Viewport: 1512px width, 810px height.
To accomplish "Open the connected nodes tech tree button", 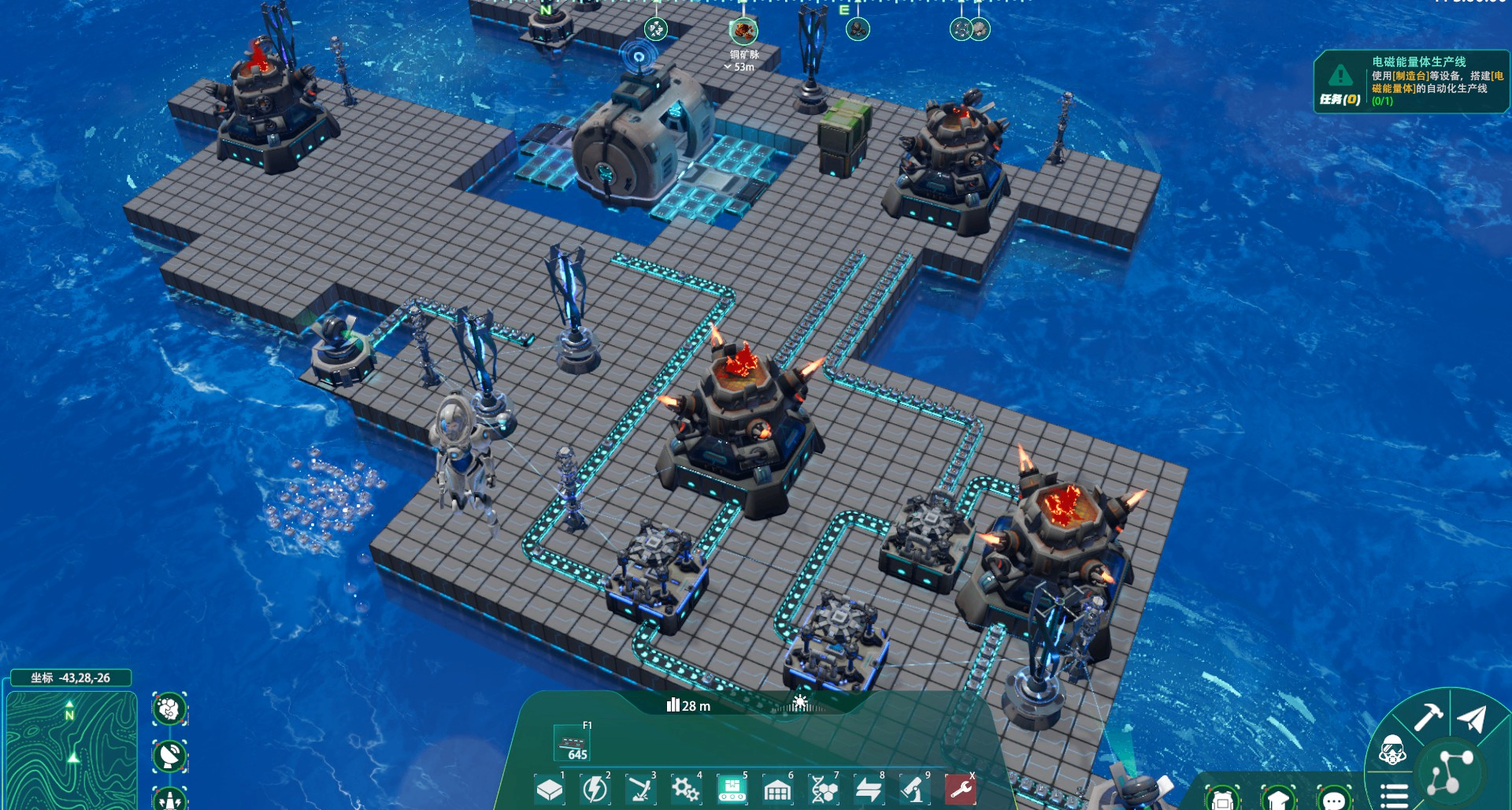I will (x=1451, y=771).
